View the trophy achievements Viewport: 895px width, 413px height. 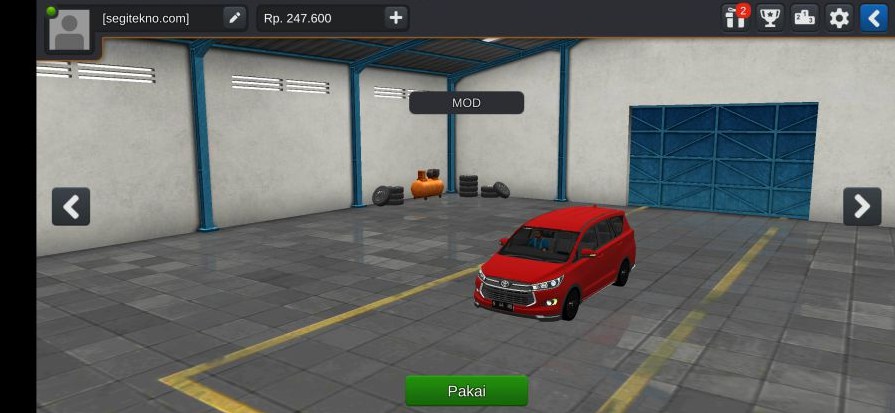pyautogui.click(x=770, y=18)
